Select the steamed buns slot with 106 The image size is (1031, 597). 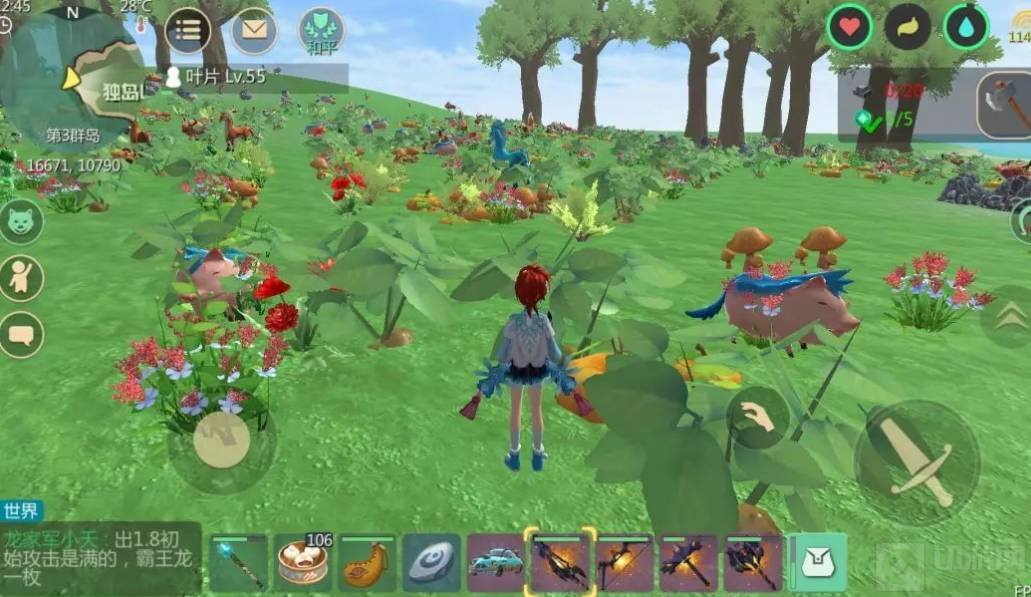303,563
